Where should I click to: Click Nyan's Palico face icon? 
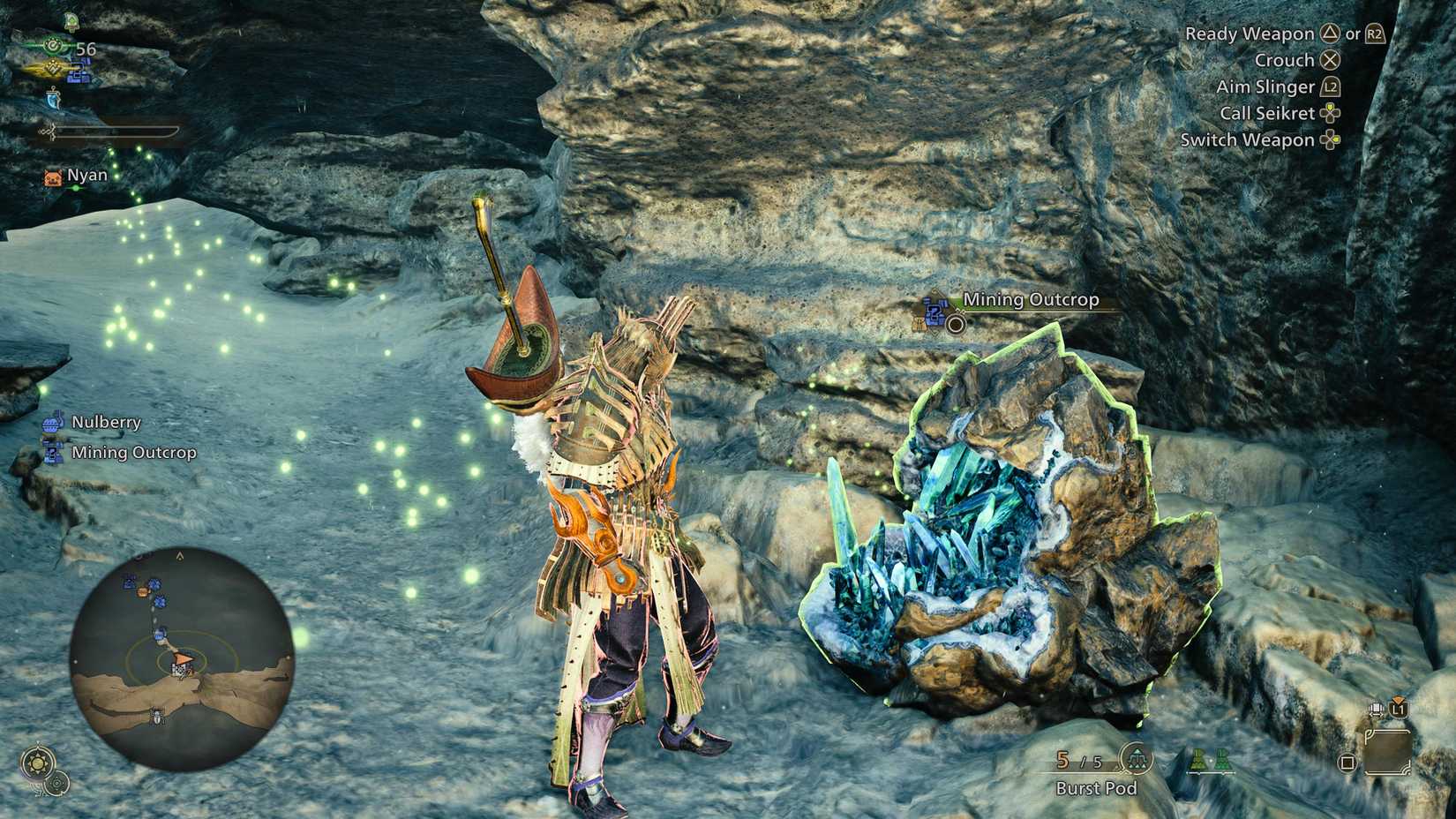53,177
